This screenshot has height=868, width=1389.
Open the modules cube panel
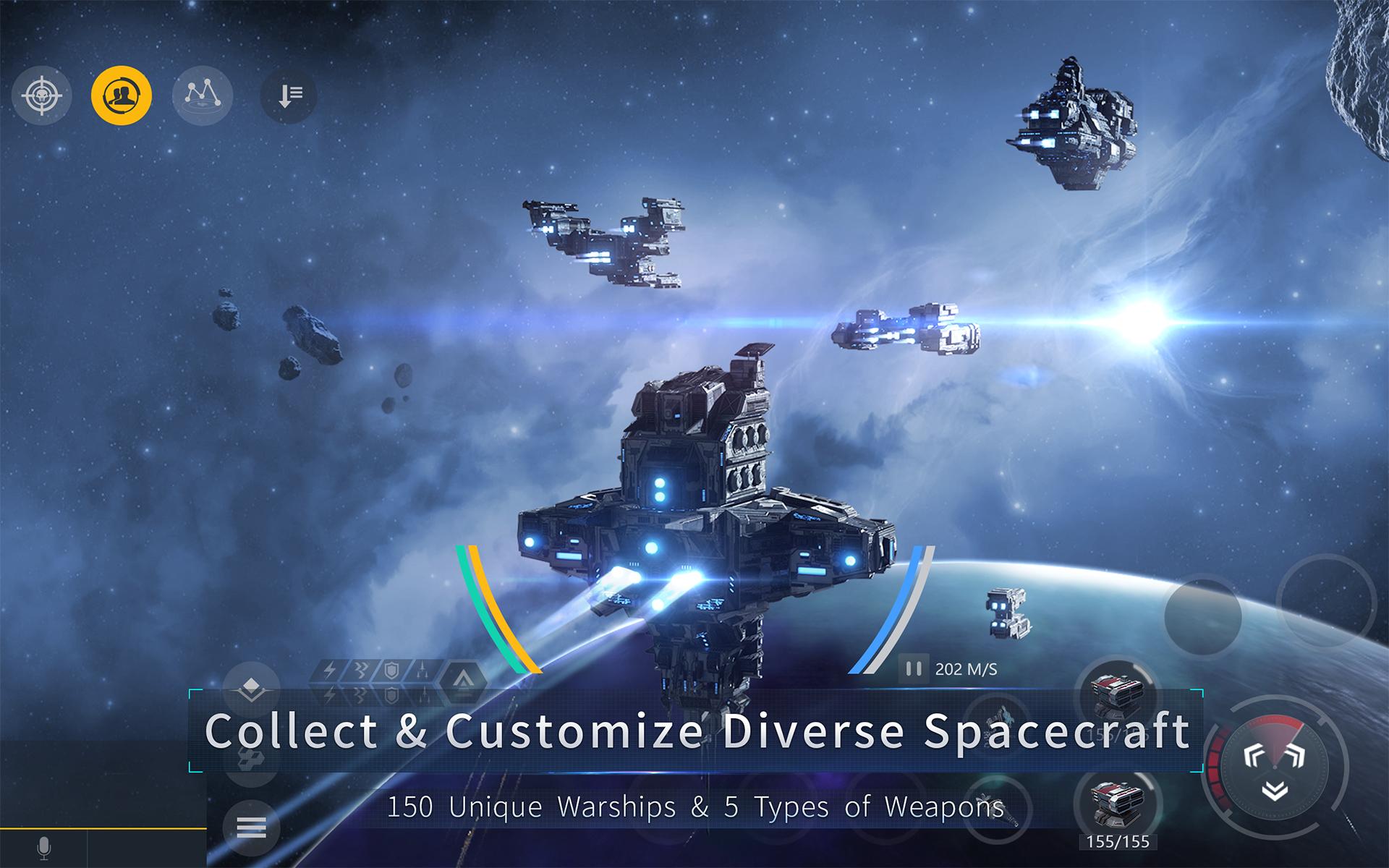coord(252,758)
